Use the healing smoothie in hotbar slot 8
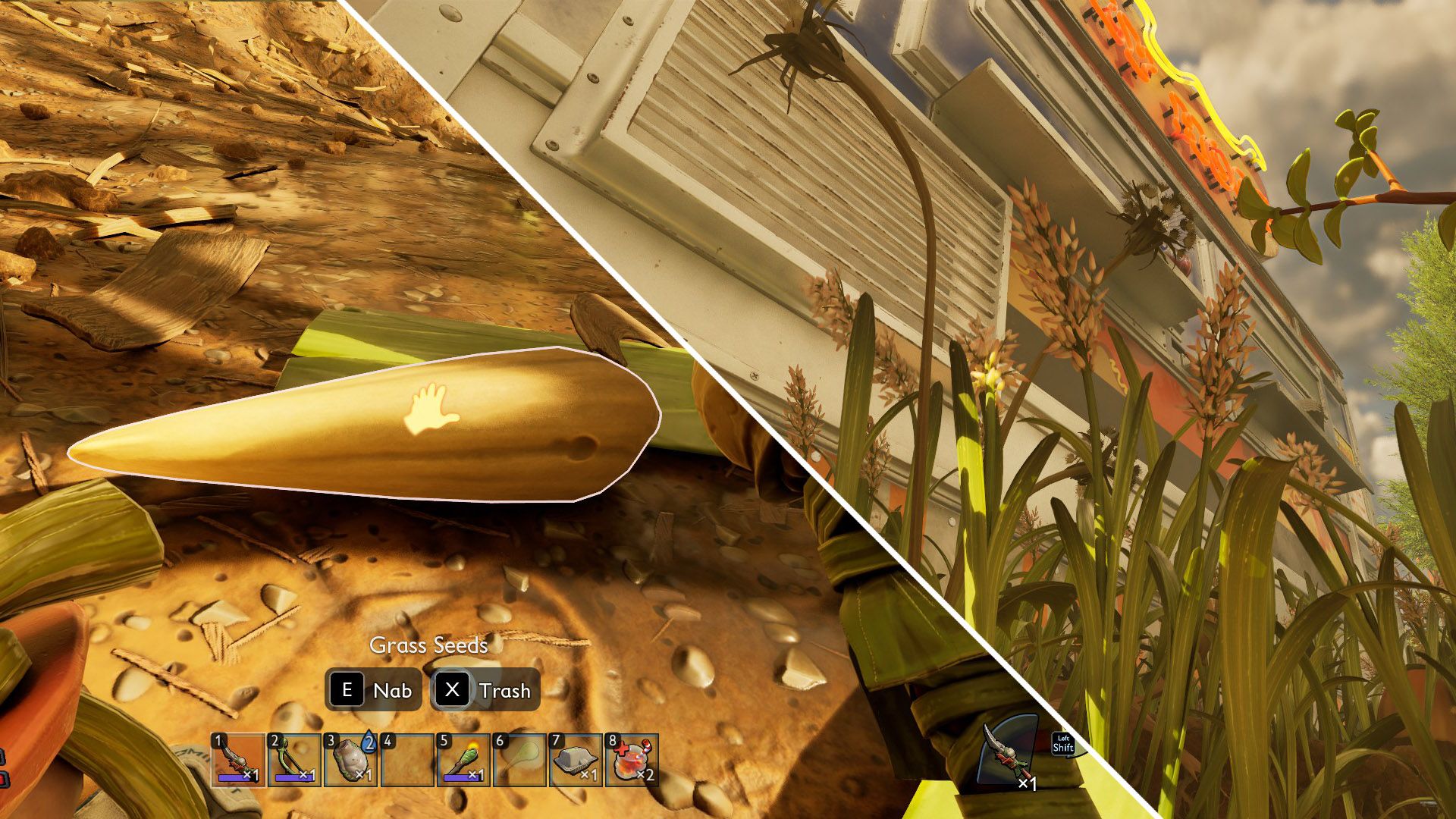 [x=632, y=760]
